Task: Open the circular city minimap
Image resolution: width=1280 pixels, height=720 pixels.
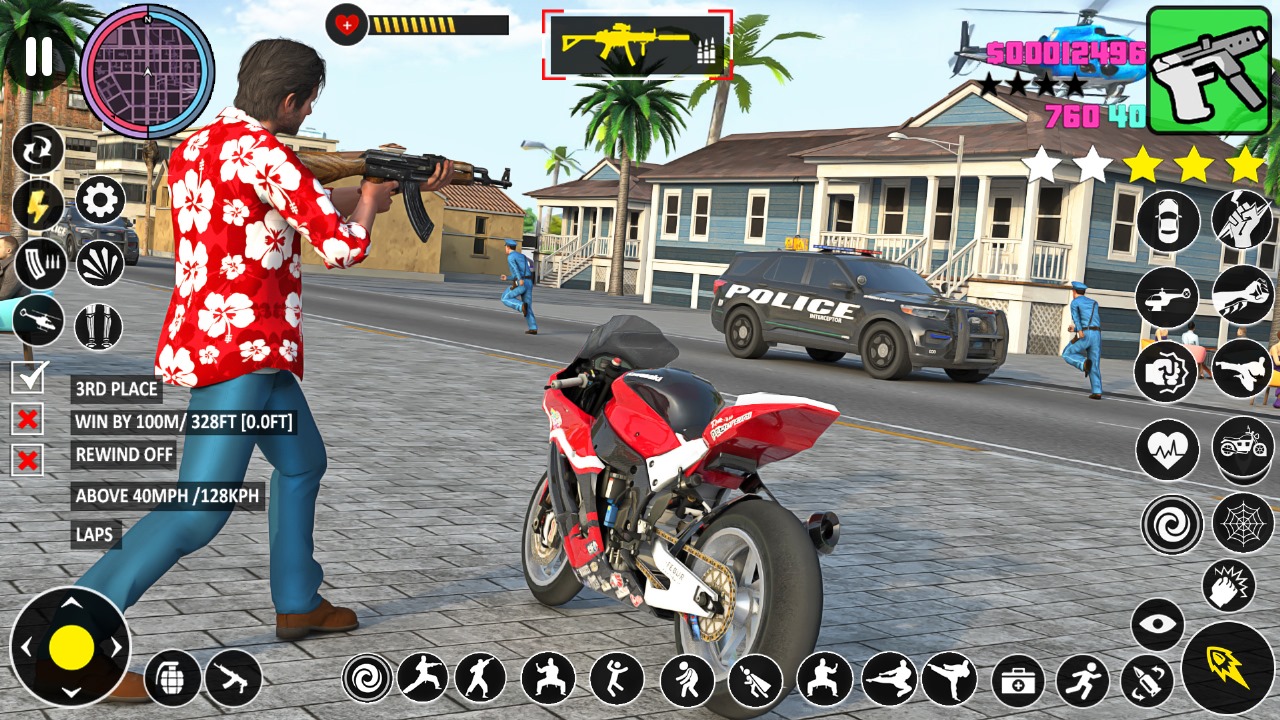Action: pyautogui.click(x=147, y=71)
